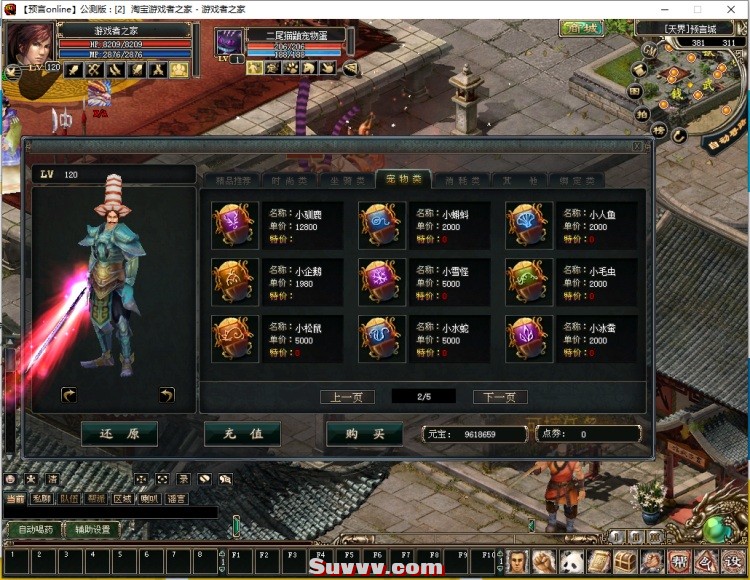Show the 精品推荐 recommended tab
The width and height of the screenshot is (750, 580).
pos(233,181)
